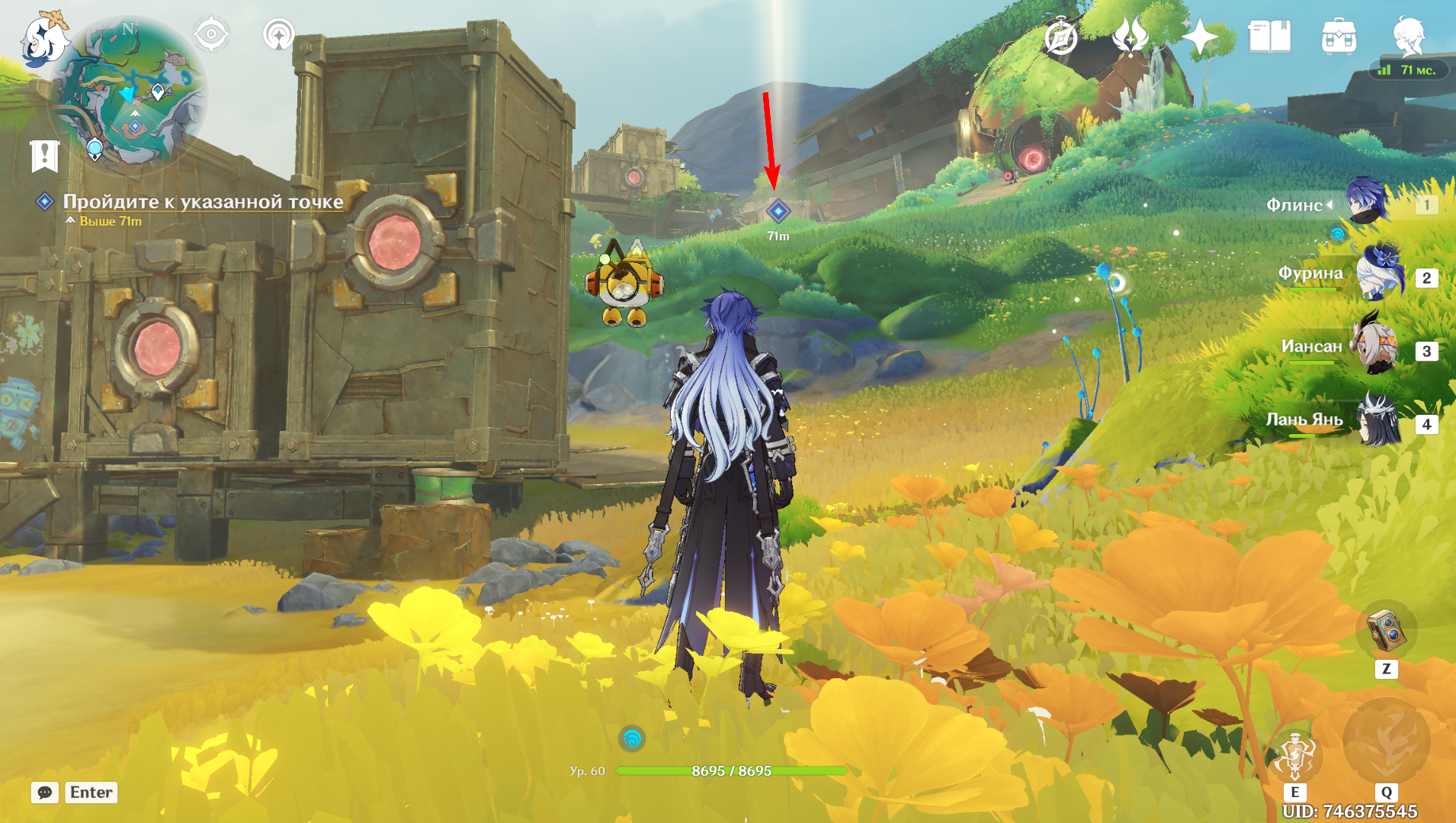Open the book archive icon
This screenshot has height=823, width=1456.
pos(1269,37)
